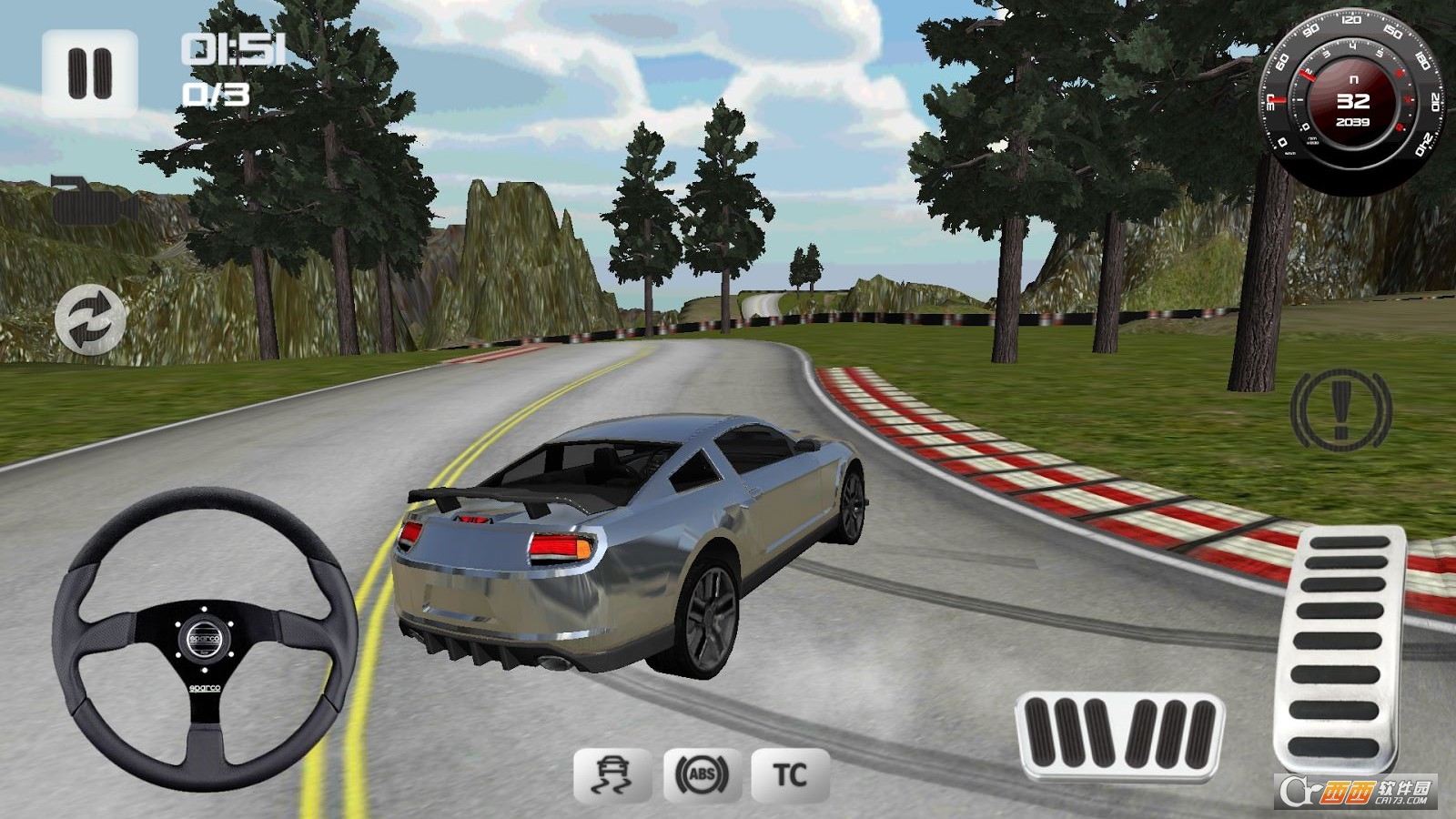Toggle the stability control skidding-car button

point(612,775)
